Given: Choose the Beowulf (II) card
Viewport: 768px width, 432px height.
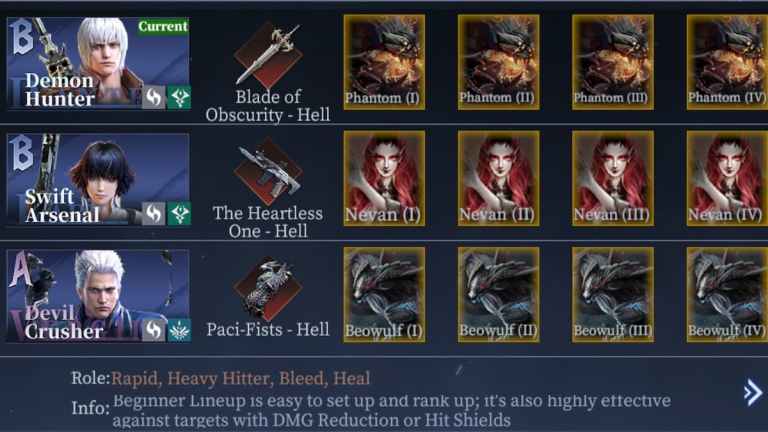Looking at the screenshot, I should (498, 295).
